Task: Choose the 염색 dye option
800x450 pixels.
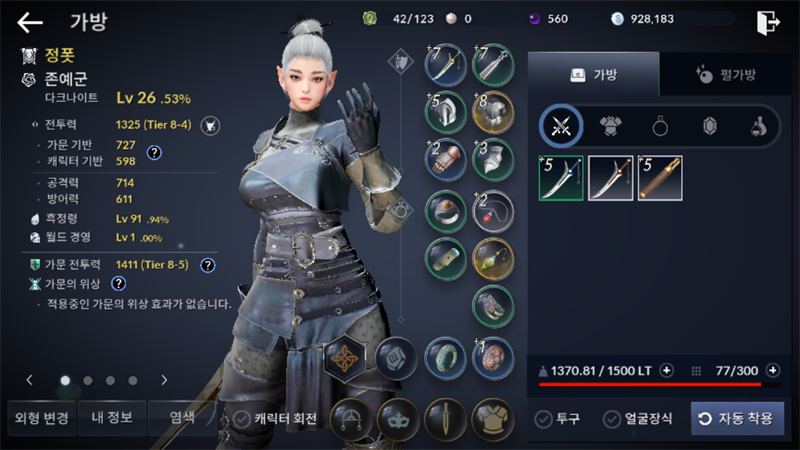Action: click(182, 418)
